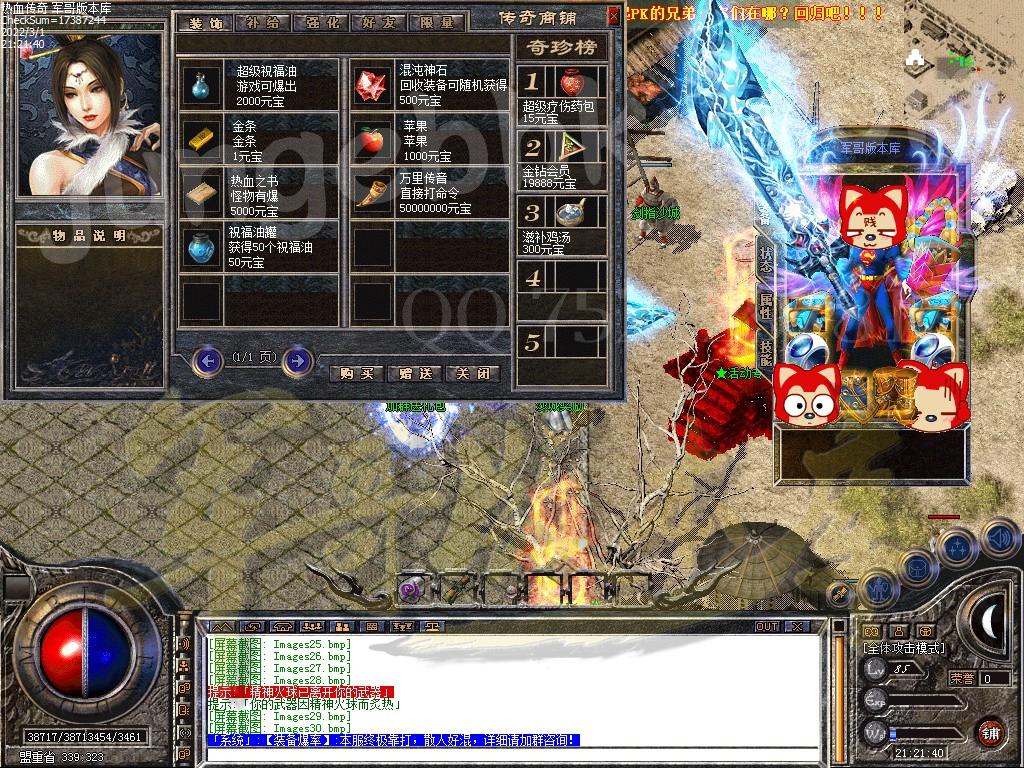
Task: Open the shop via round 铺 button
Action: click(x=989, y=731)
